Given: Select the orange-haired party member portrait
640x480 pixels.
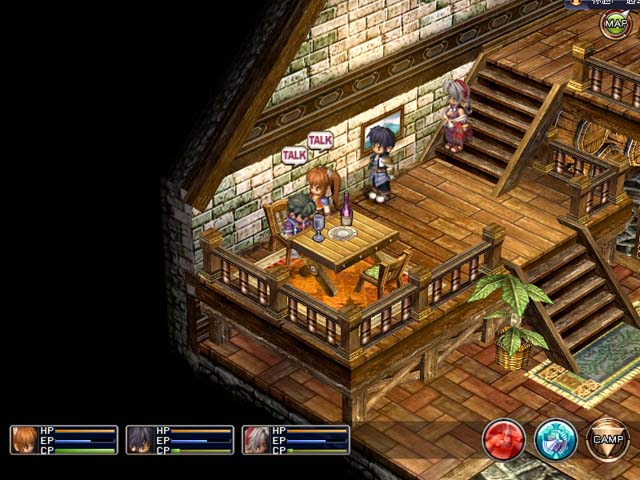Looking at the screenshot, I should 24,440.
